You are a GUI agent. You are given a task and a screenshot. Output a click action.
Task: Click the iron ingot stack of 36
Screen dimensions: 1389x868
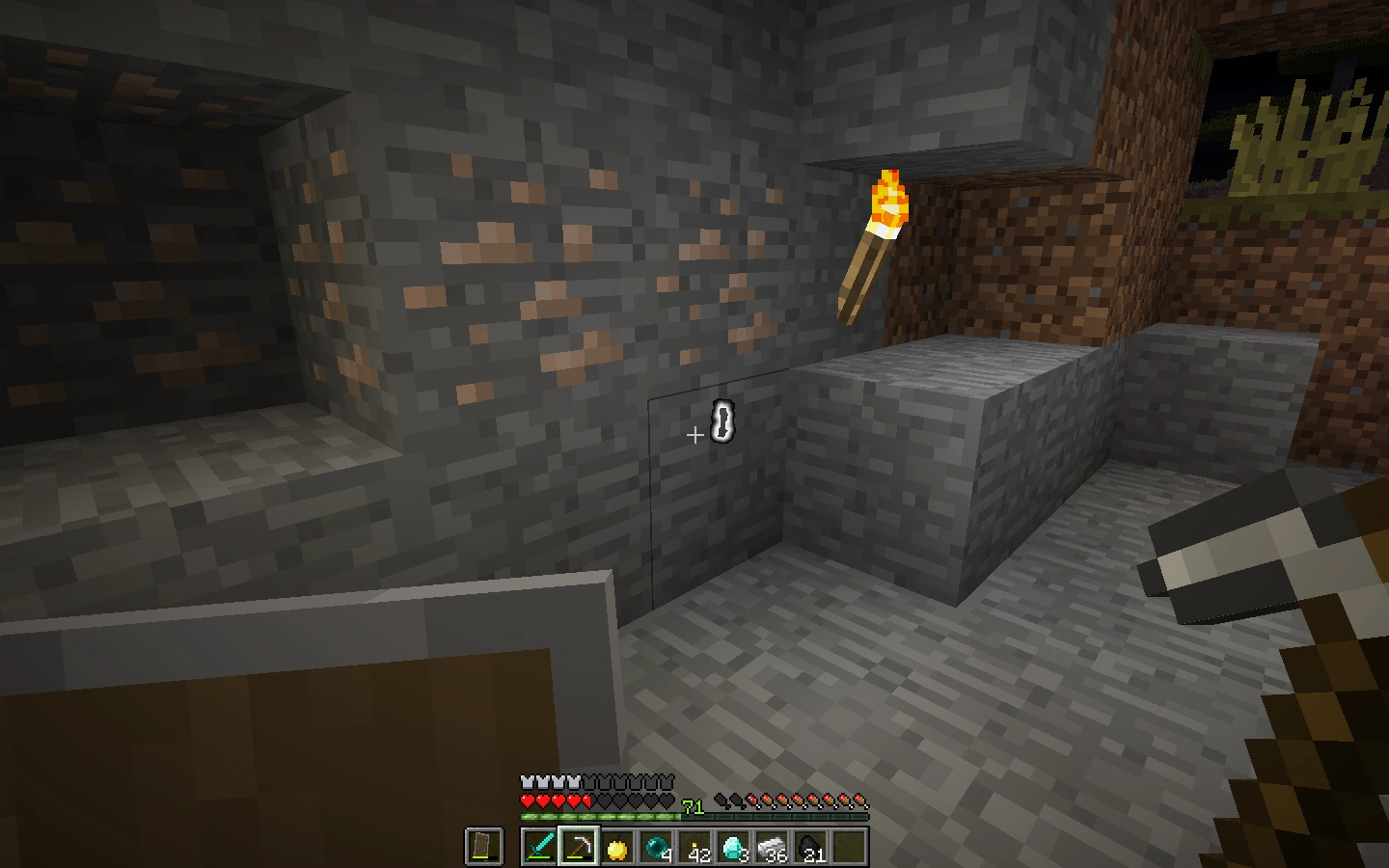point(772,845)
